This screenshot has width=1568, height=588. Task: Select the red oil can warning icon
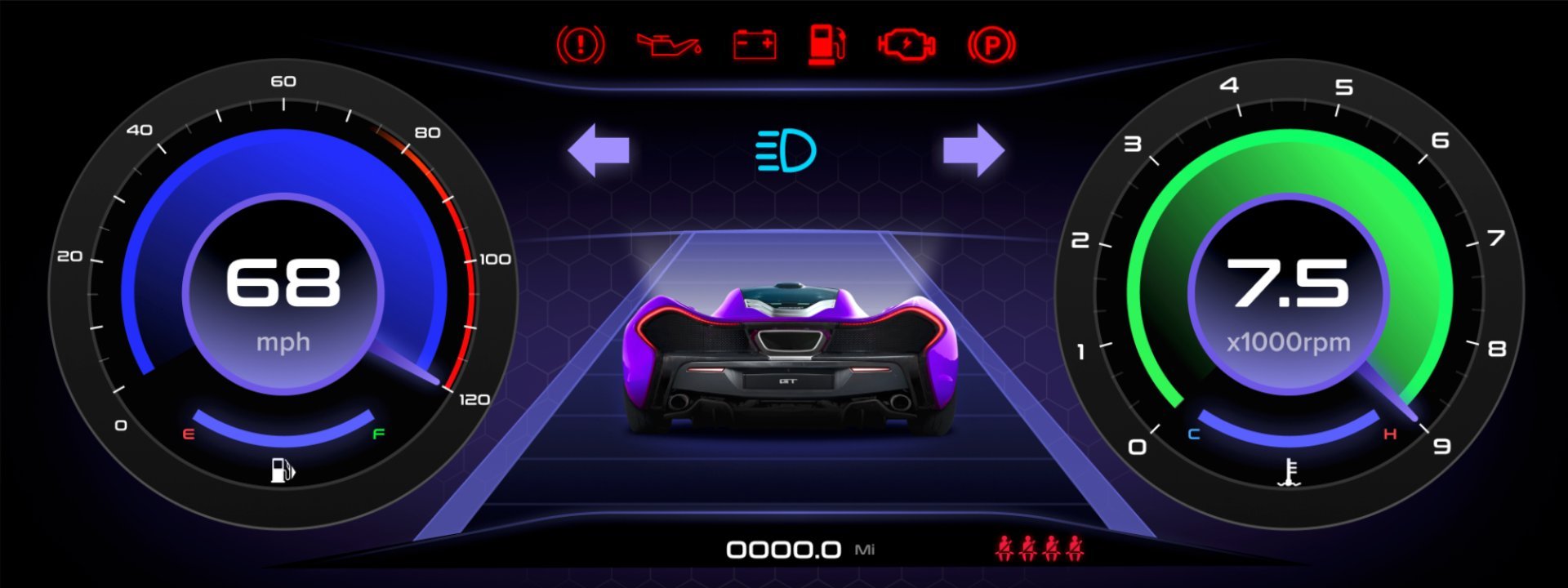coord(668,44)
